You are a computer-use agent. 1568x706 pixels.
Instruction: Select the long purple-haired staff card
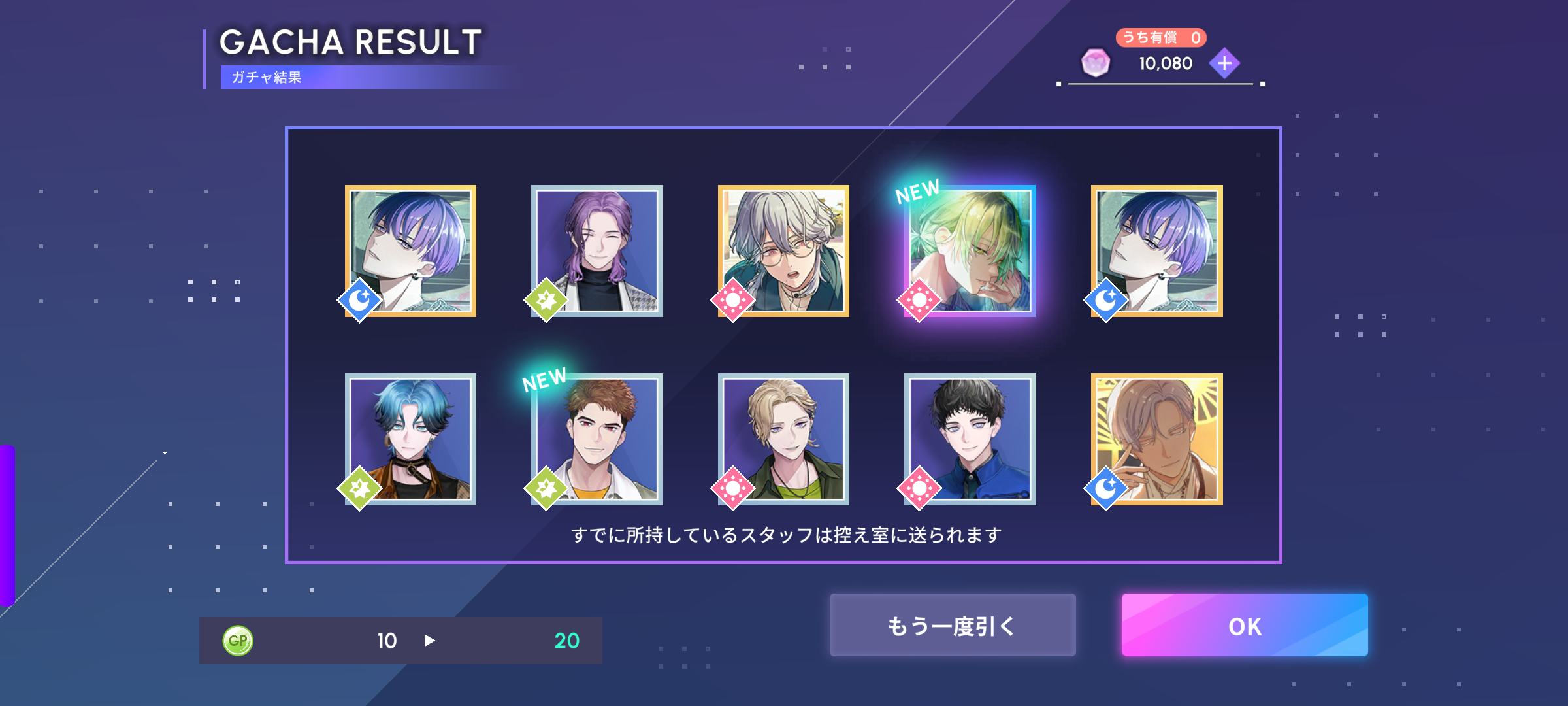[597, 251]
